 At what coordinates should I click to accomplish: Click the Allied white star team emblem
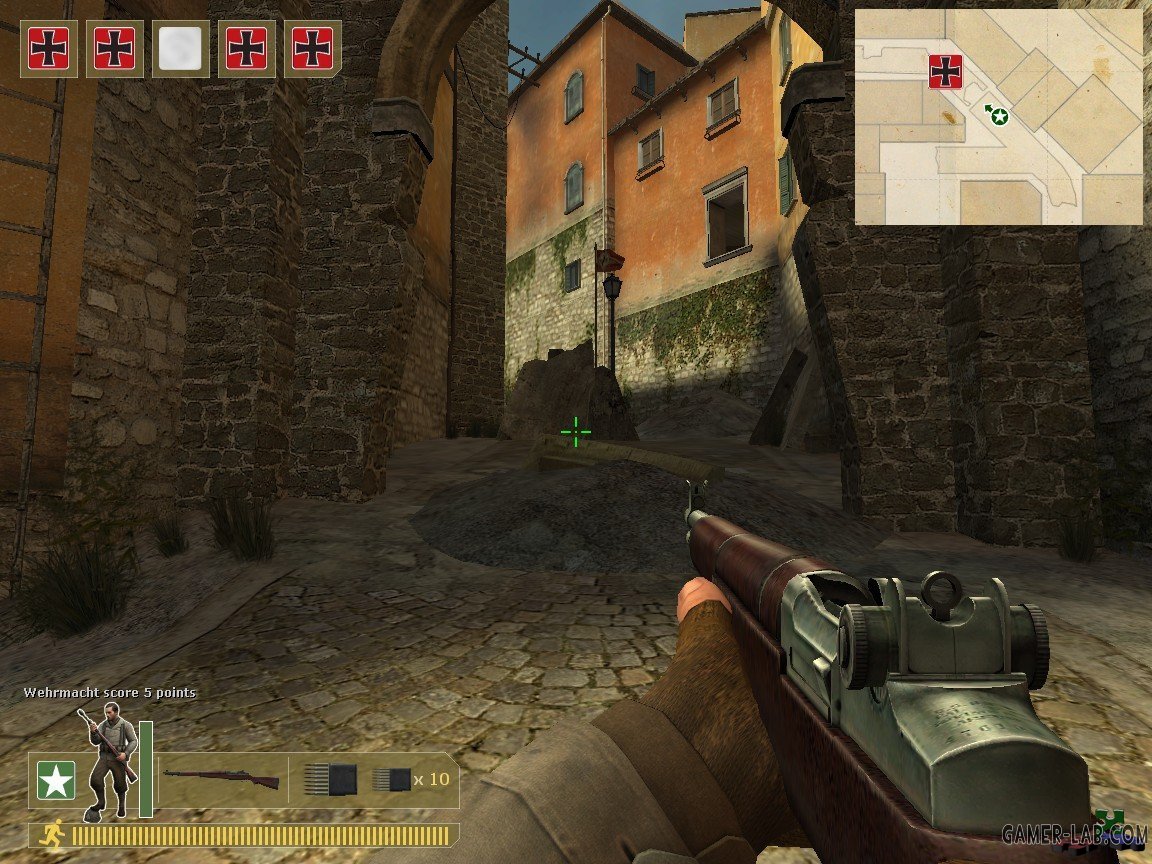pos(56,780)
